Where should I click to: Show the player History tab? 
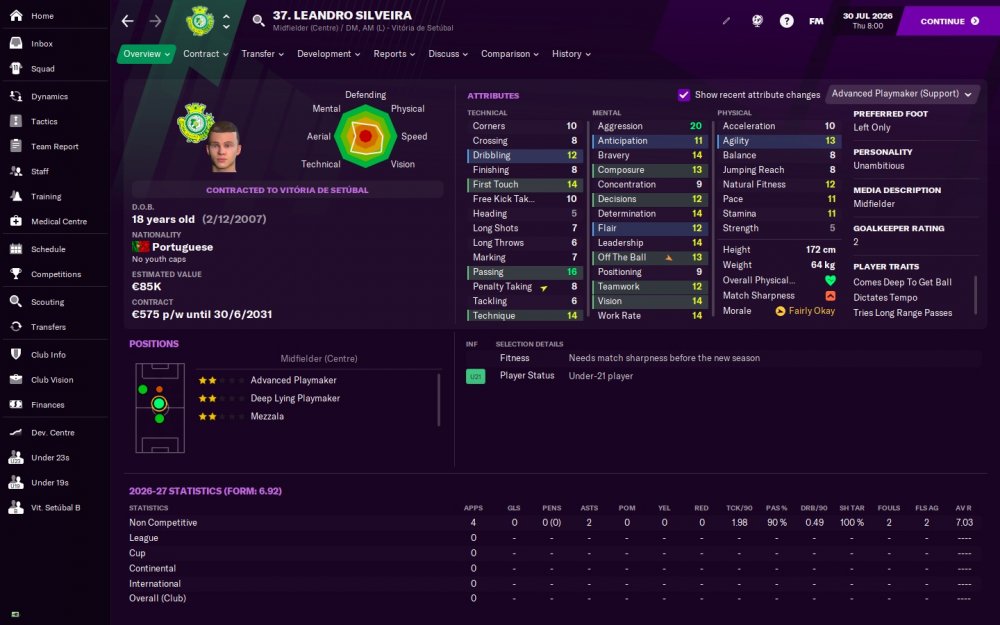[570, 54]
